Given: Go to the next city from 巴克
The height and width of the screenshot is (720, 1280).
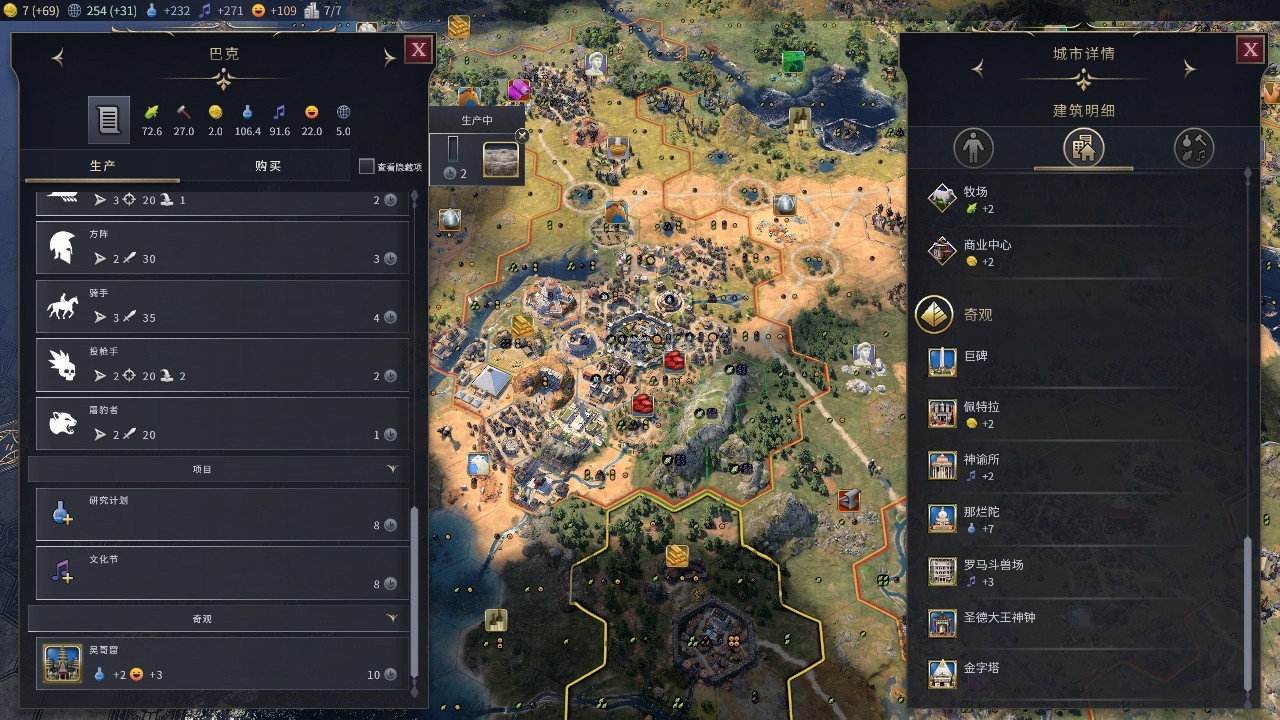Looking at the screenshot, I should [x=389, y=59].
